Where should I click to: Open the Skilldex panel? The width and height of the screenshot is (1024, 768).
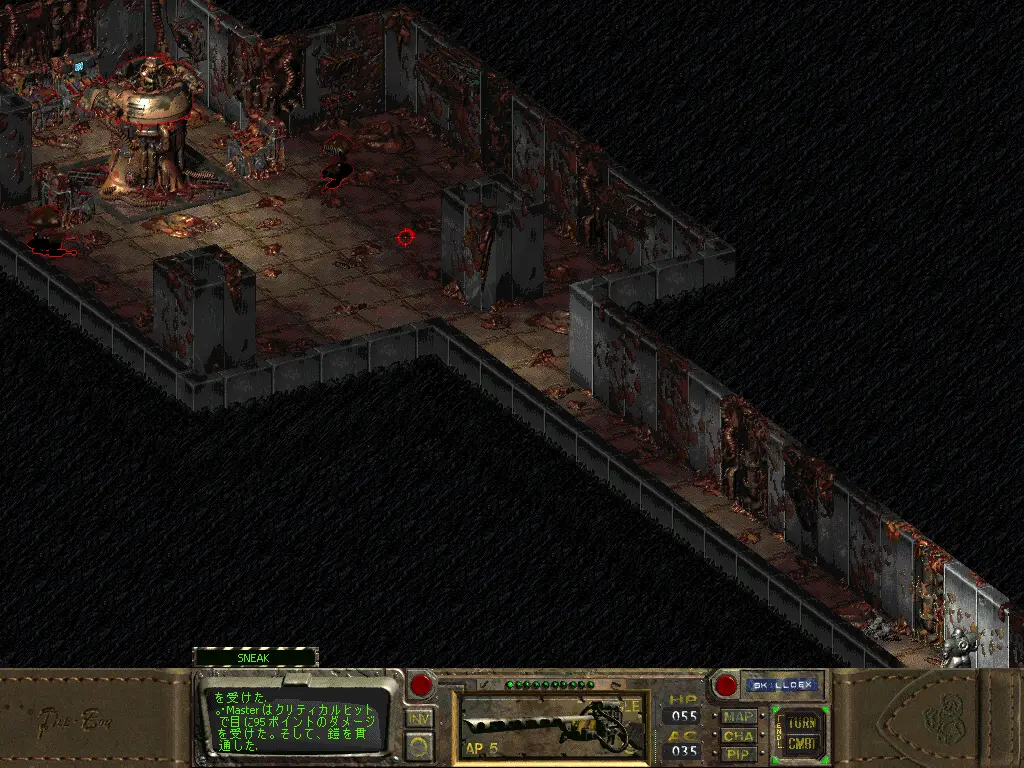click(782, 686)
